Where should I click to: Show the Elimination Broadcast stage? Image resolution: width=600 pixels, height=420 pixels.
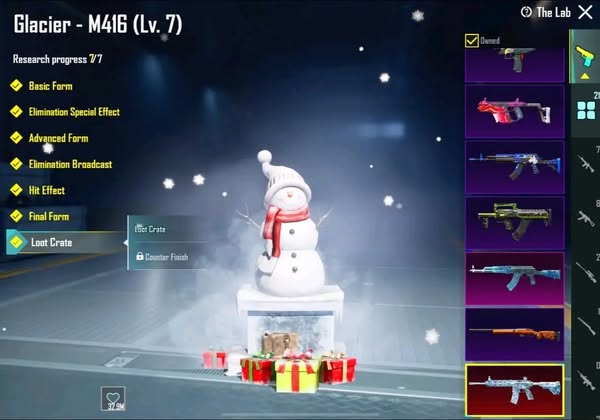pos(69,164)
